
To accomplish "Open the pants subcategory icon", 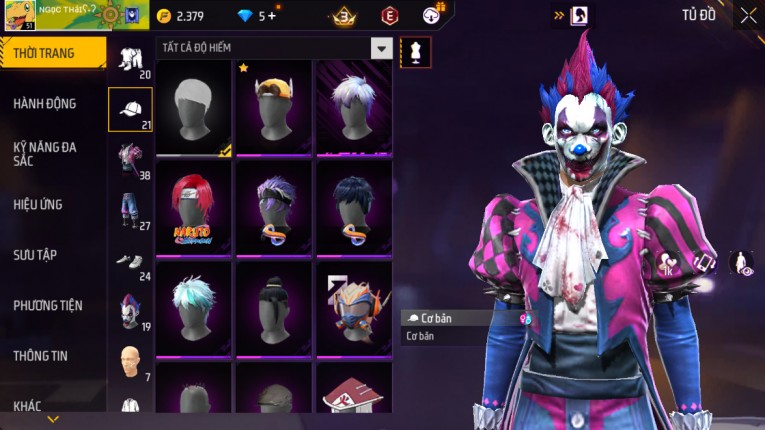I will 130,210.
